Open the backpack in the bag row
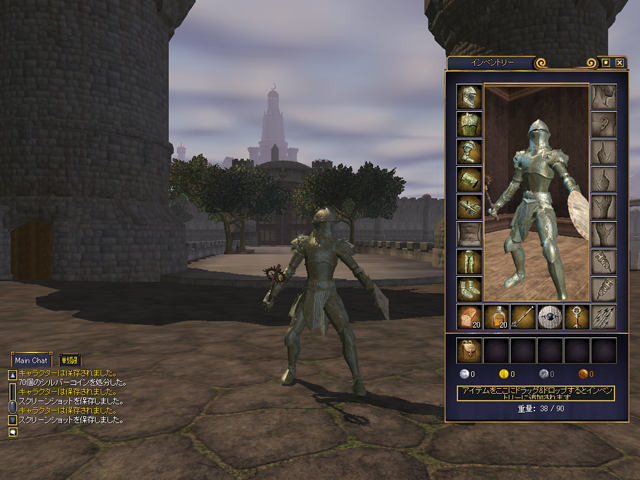 pos(469,350)
